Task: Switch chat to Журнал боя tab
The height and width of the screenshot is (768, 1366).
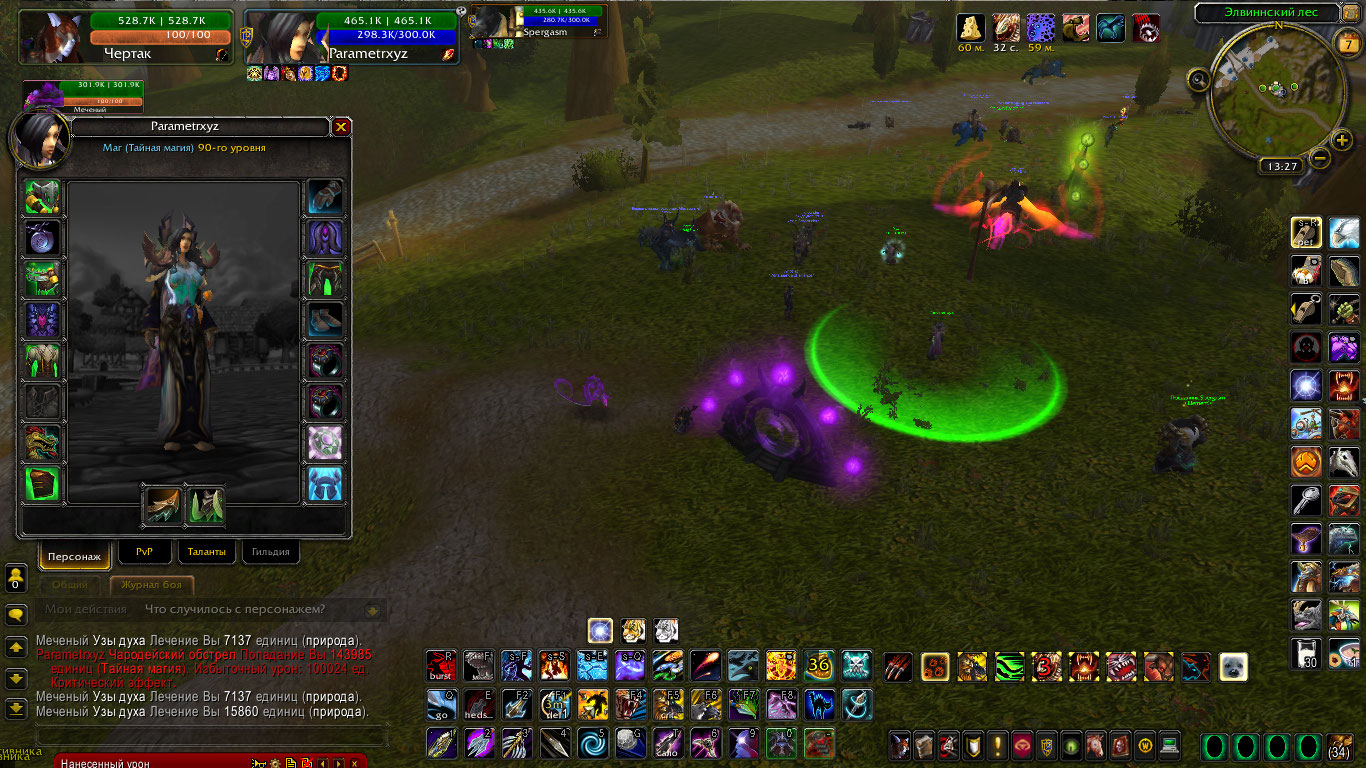Action: tap(151, 585)
